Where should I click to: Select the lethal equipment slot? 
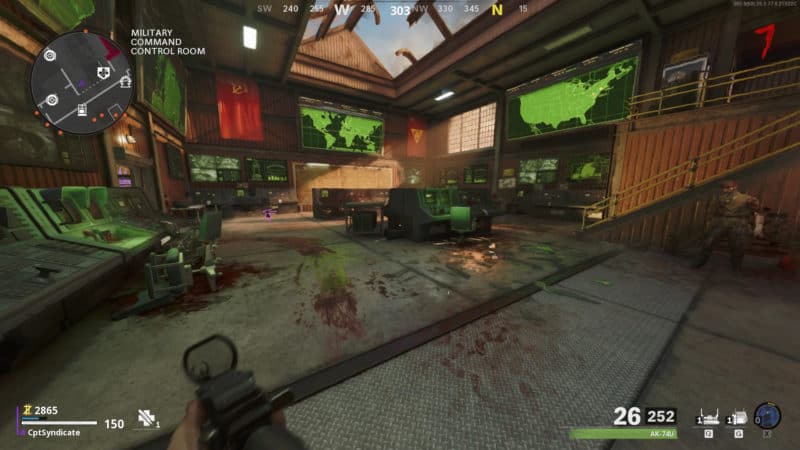[x=735, y=417]
